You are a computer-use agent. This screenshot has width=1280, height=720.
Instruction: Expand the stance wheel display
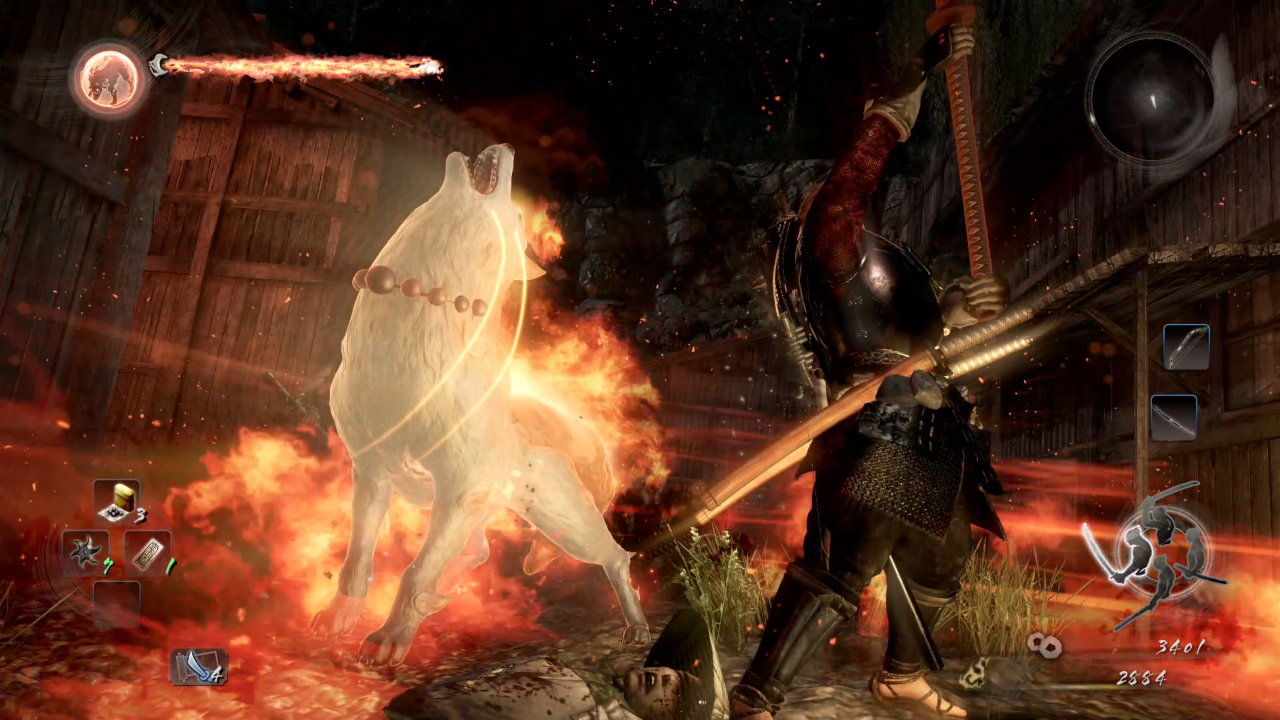(x=1163, y=555)
